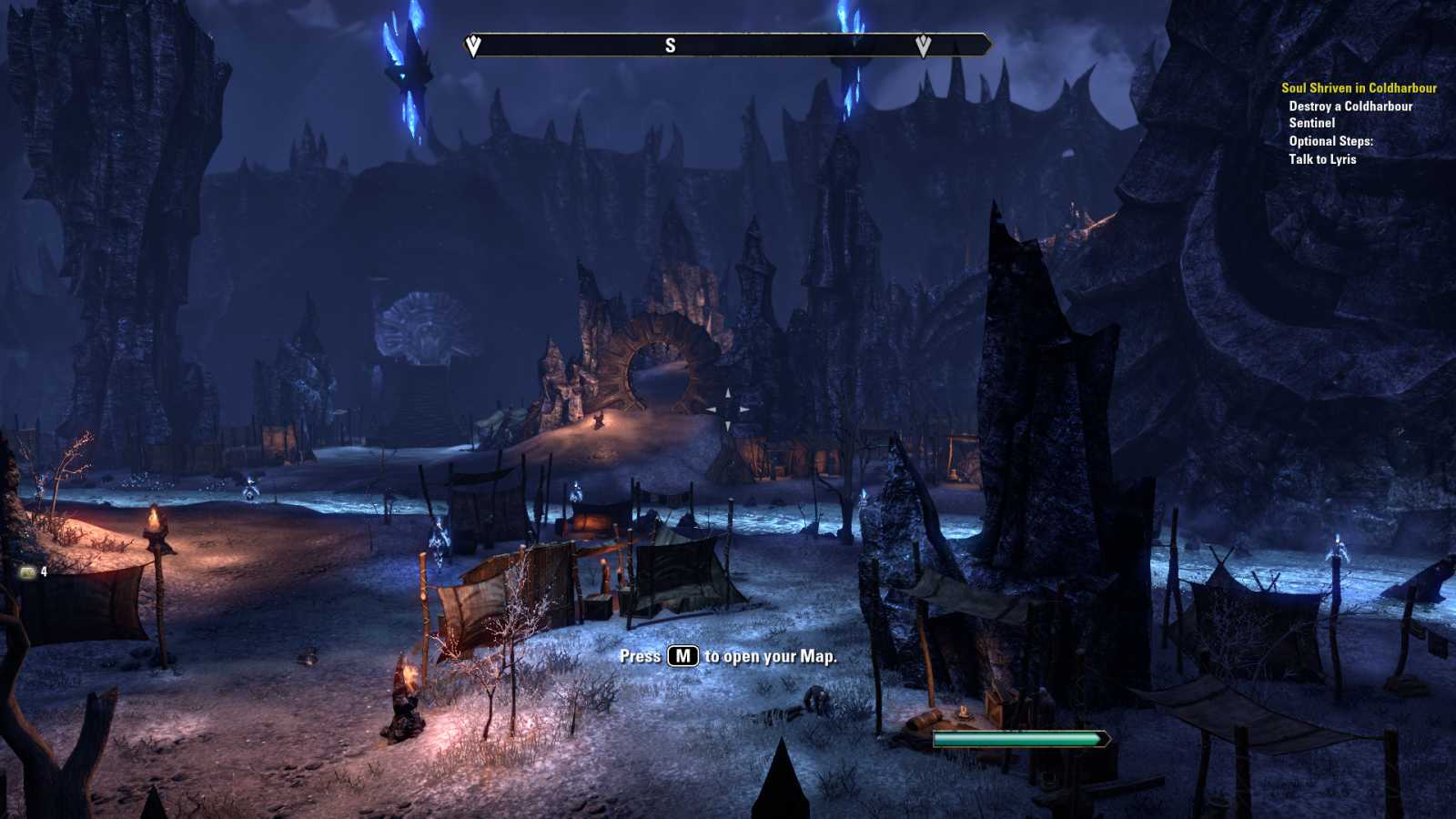The height and width of the screenshot is (819, 1456).
Task: Click the objective Destroy a Coldharbour Sentinel
Action: [x=1350, y=116]
